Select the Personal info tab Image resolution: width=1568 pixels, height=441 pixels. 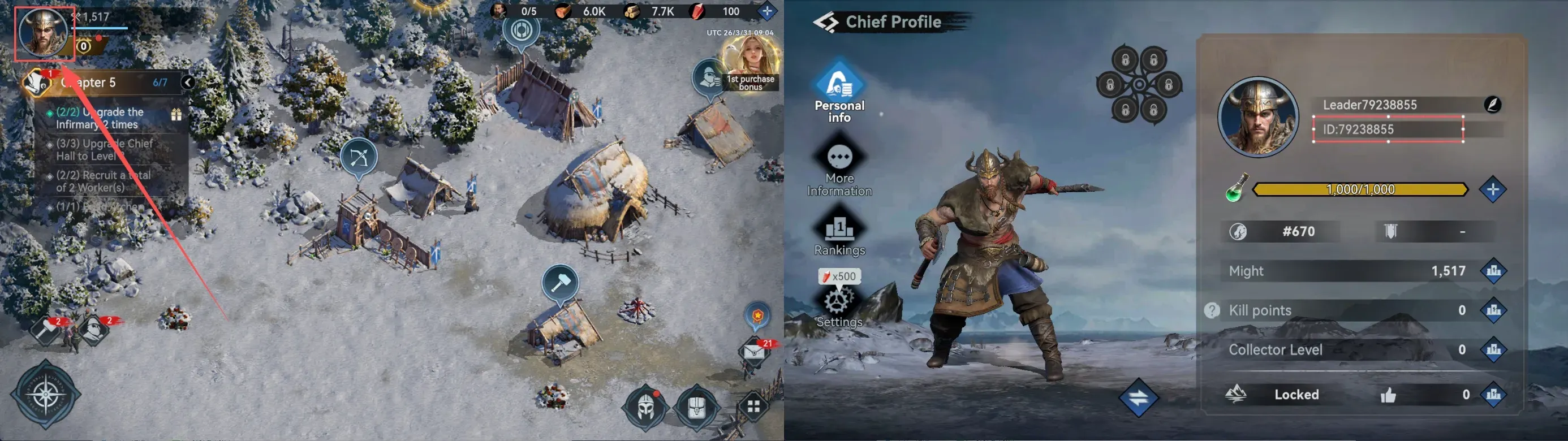point(839,91)
